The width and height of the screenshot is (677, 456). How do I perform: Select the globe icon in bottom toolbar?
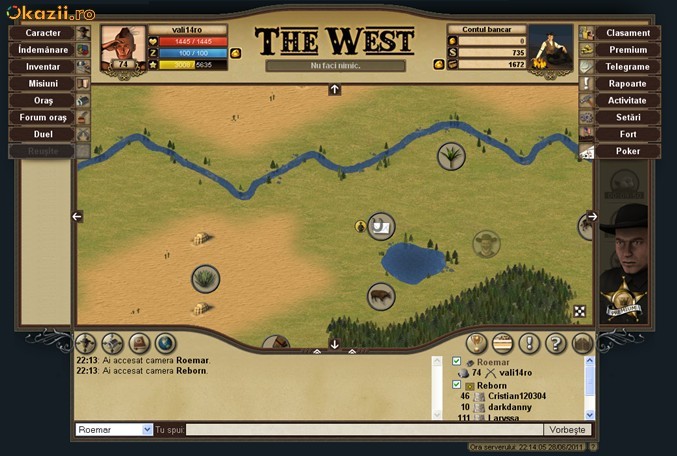click(165, 343)
